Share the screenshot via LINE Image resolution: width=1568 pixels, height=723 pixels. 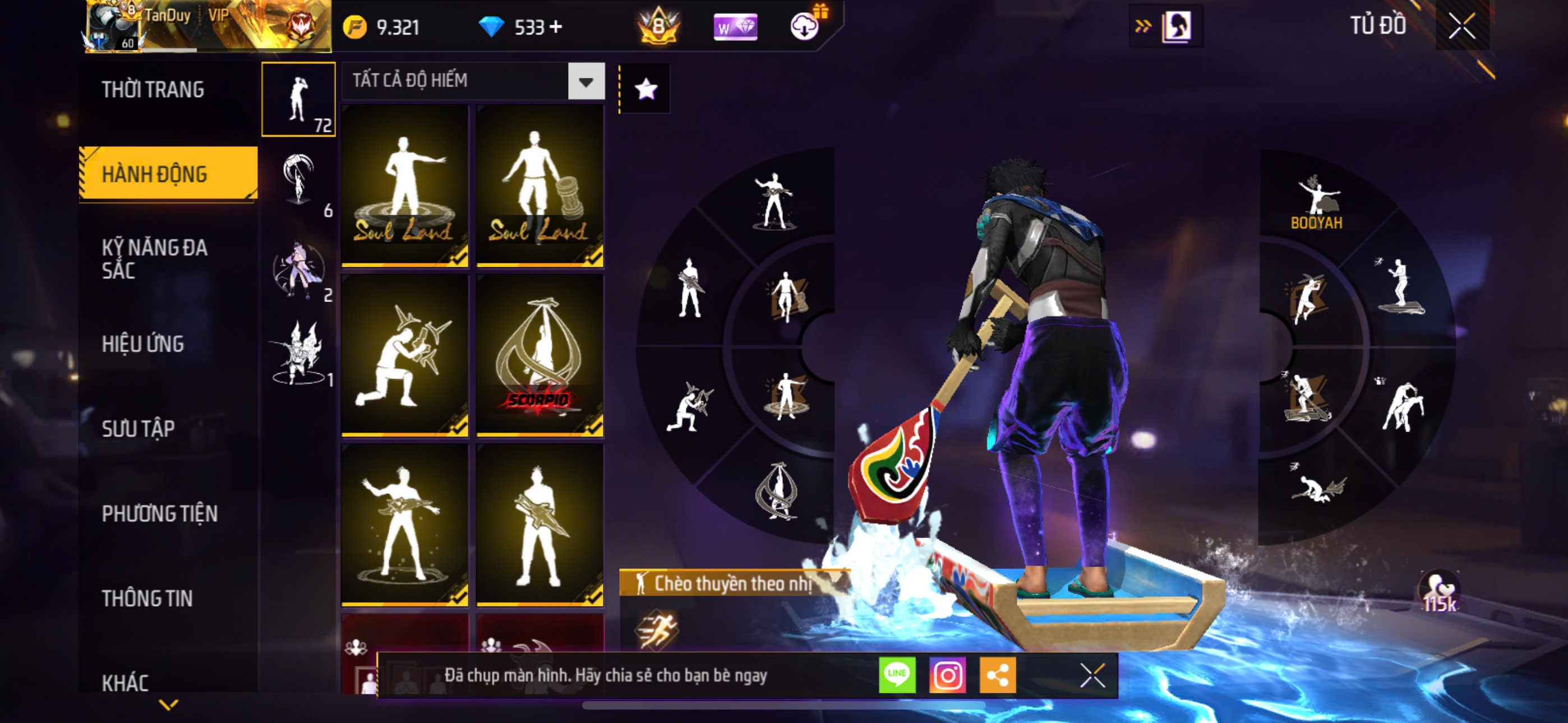[x=897, y=675]
